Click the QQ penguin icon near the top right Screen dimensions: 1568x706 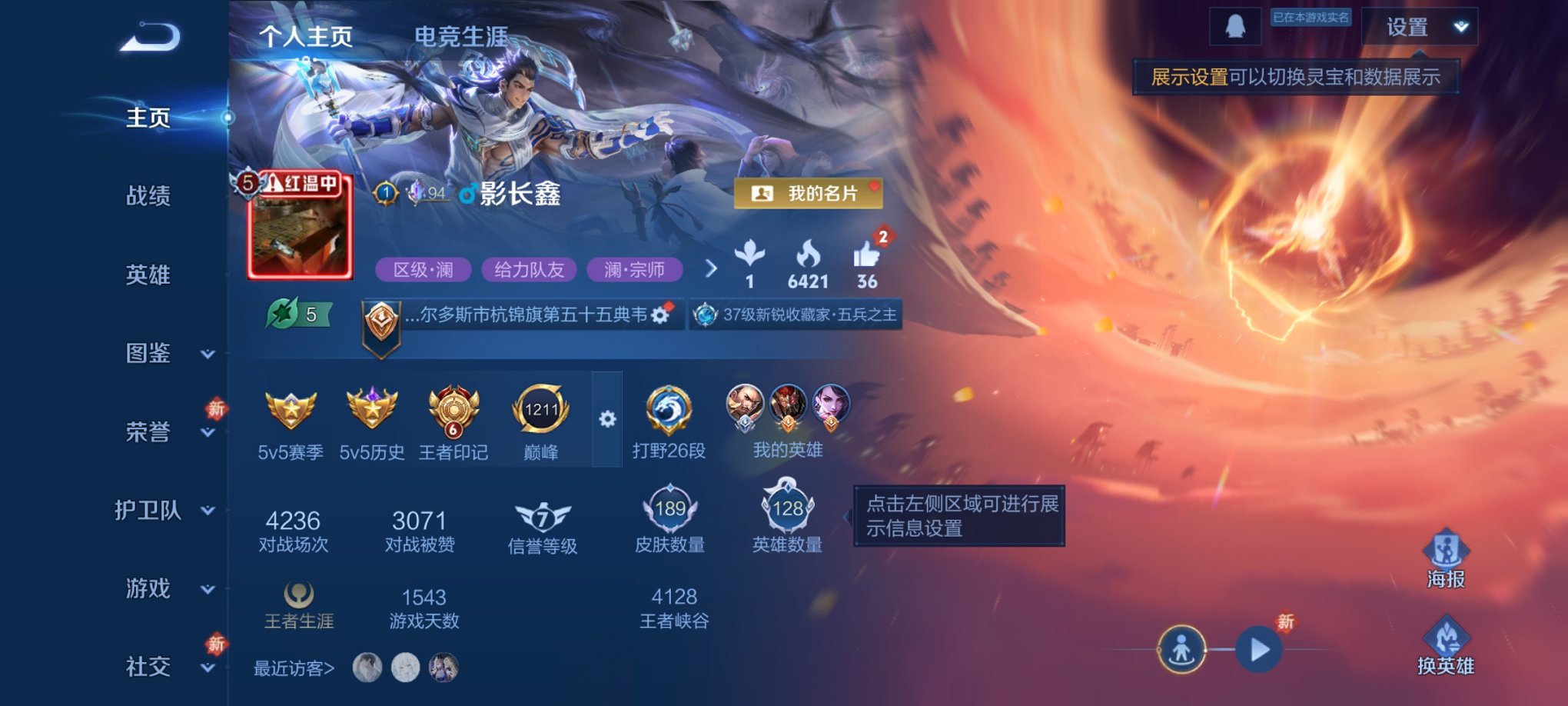[1237, 28]
